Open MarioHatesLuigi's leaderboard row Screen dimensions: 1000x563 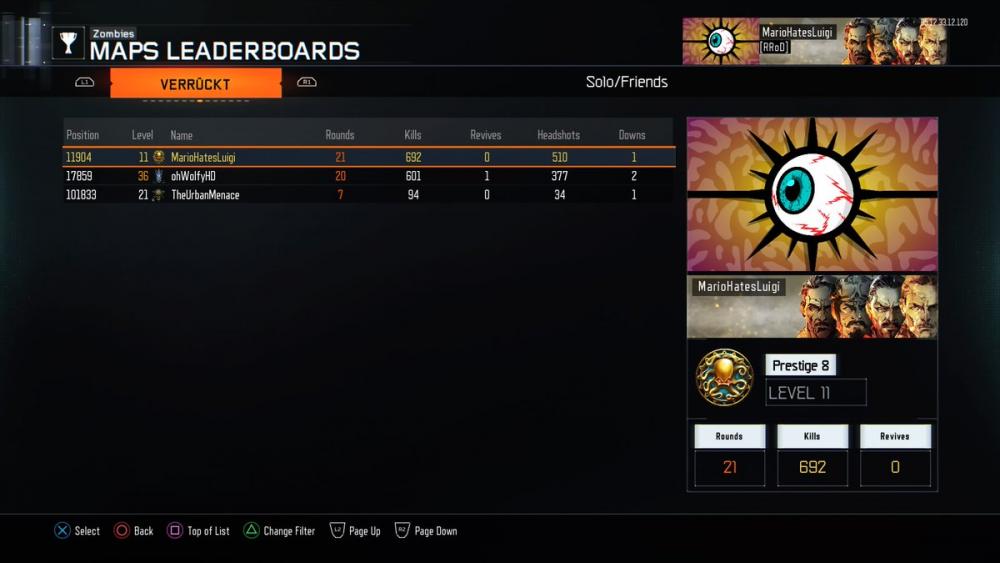[x=368, y=157]
